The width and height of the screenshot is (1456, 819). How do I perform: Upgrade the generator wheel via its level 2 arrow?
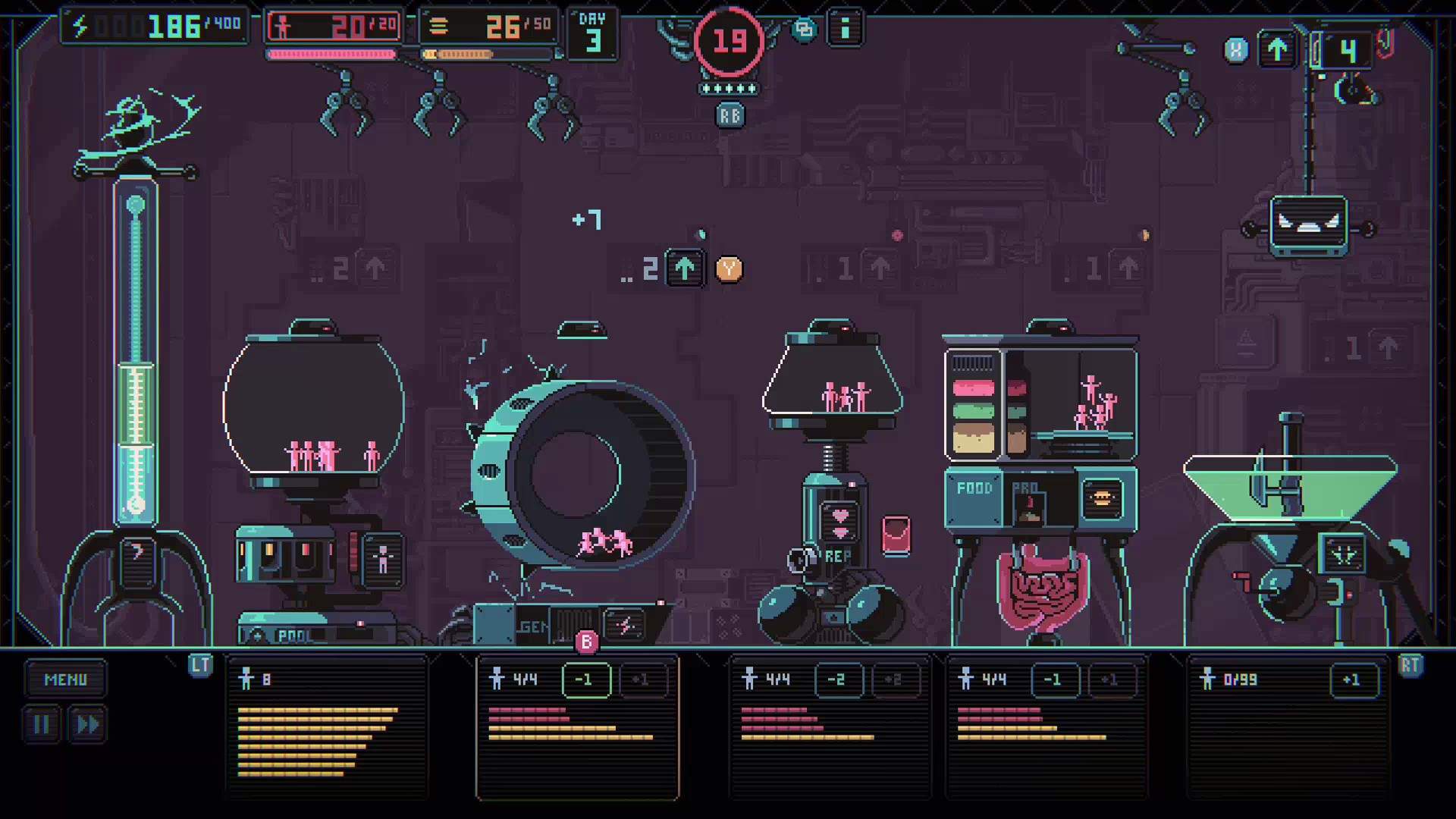[x=684, y=268]
